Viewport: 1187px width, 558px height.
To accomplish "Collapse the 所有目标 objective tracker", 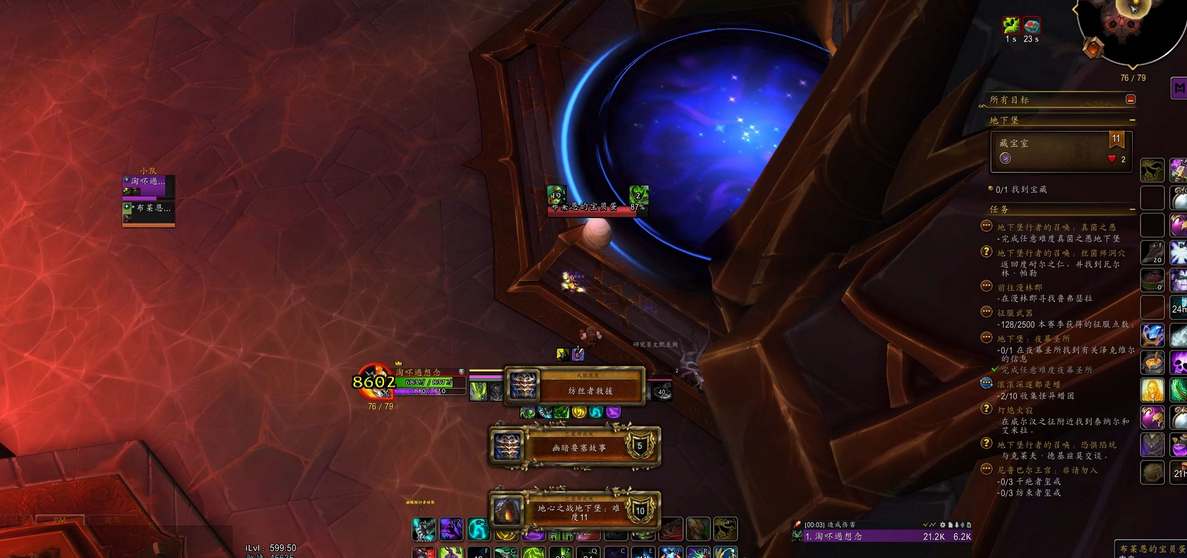I will coord(1130,99).
